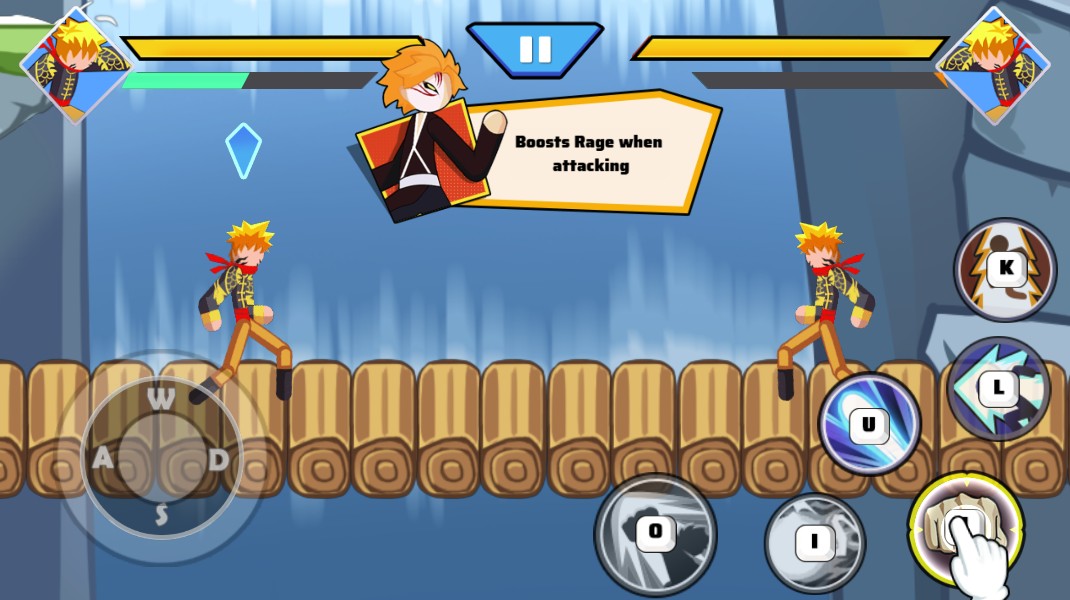This screenshot has width=1070, height=600.
Task: Tap the D direction on the joystick
Action: [219, 459]
